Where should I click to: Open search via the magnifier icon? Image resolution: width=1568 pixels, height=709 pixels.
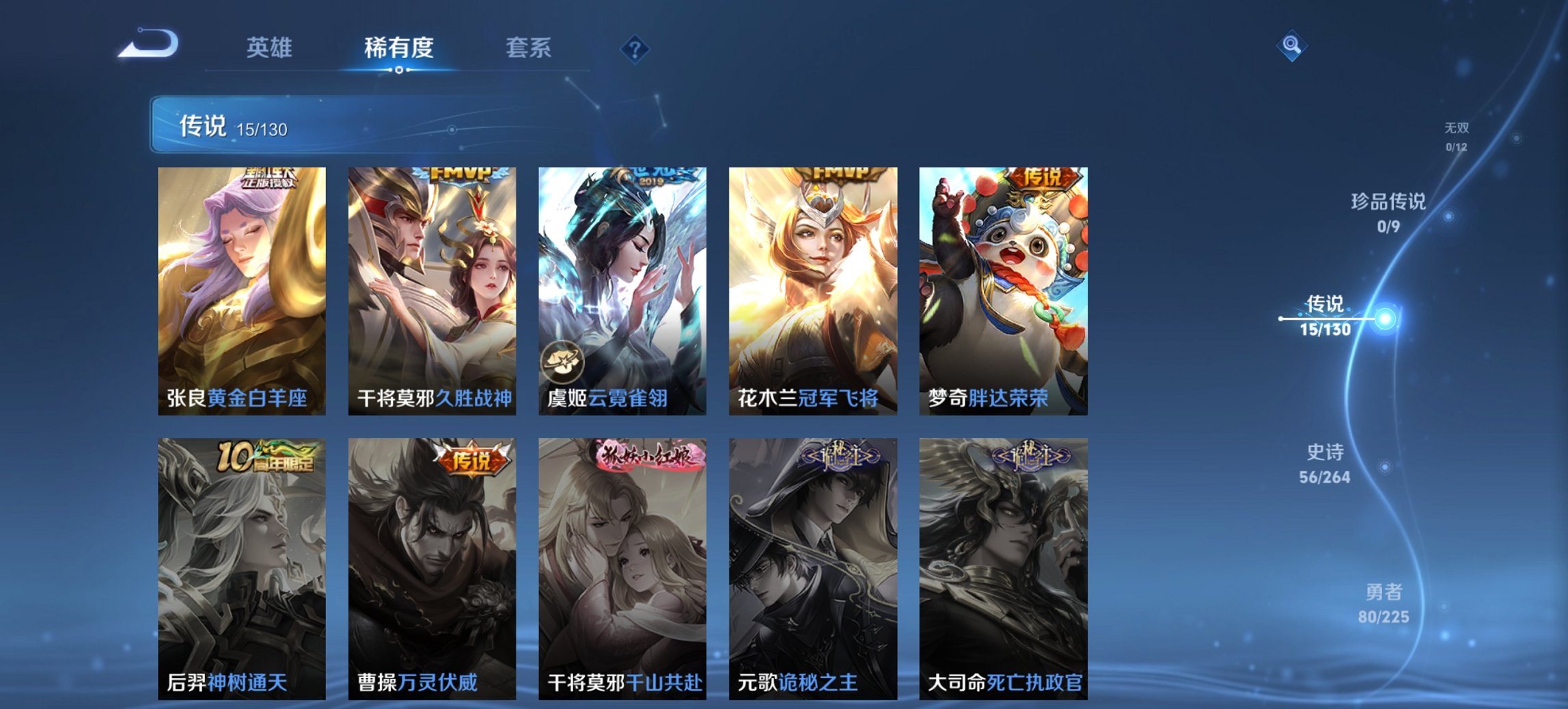coord(1291,47)
